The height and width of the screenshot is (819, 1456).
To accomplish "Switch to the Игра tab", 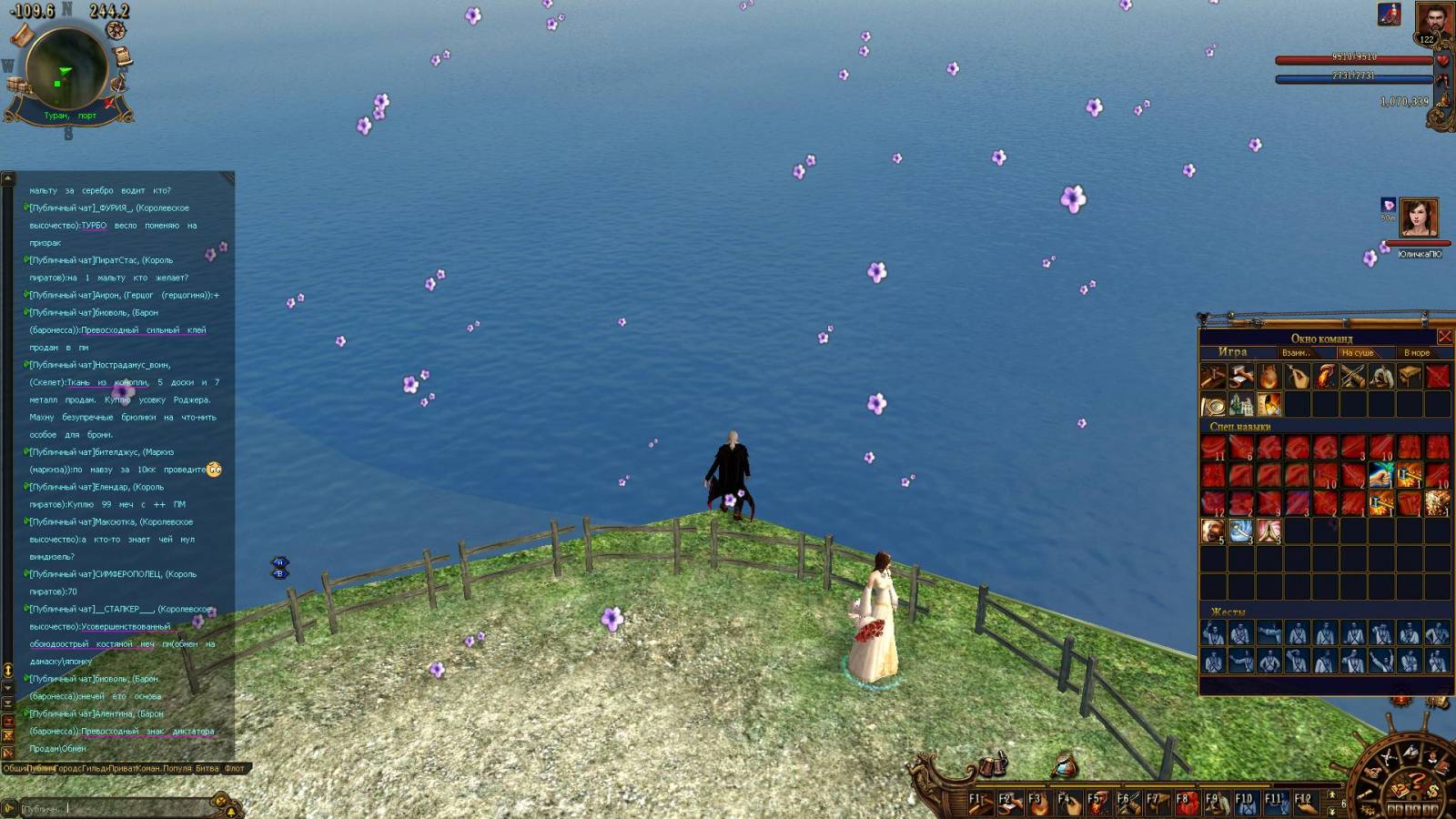I will [x=1232, y=352].
